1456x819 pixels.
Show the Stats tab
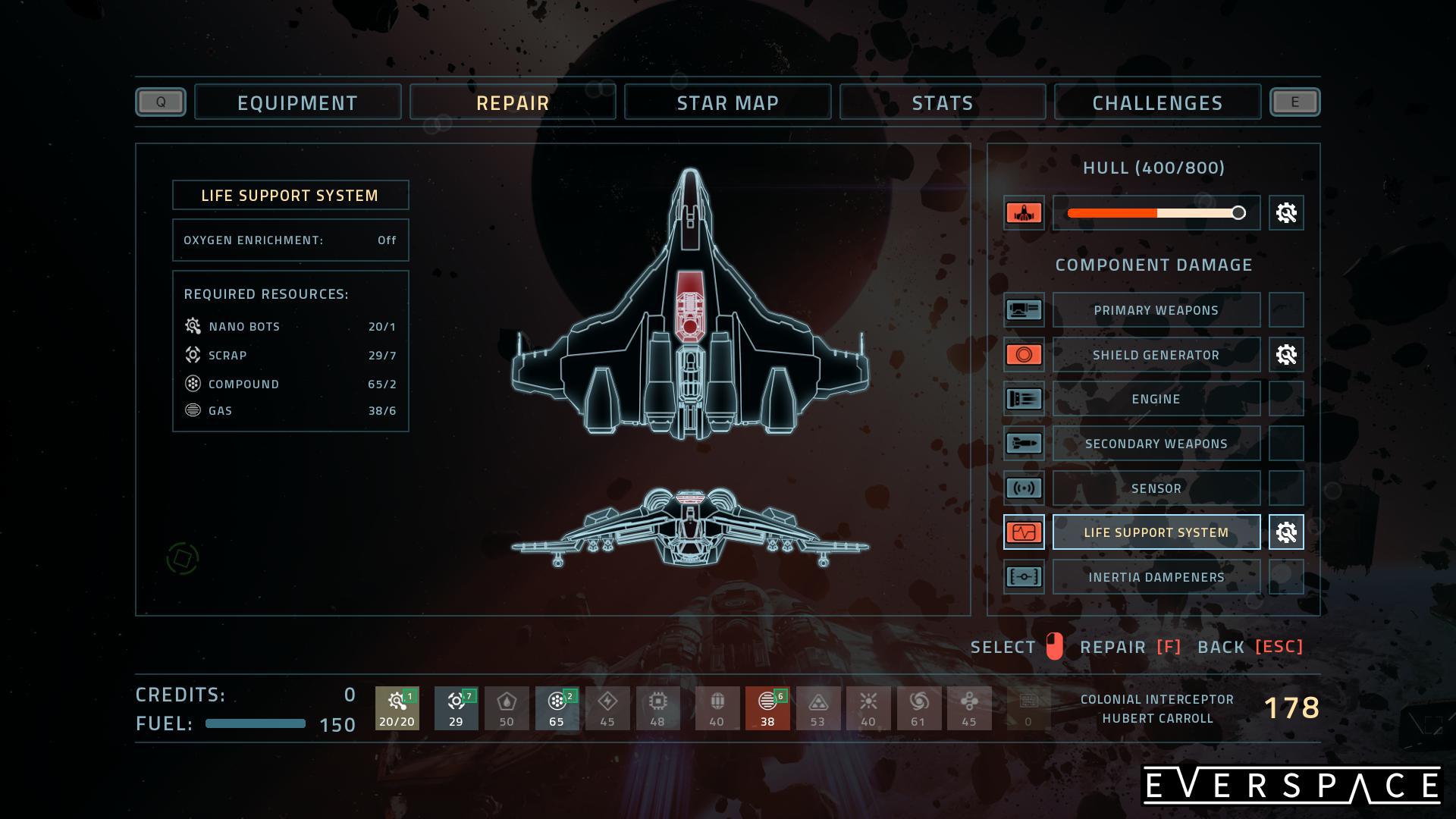click(x=942, y=102)
